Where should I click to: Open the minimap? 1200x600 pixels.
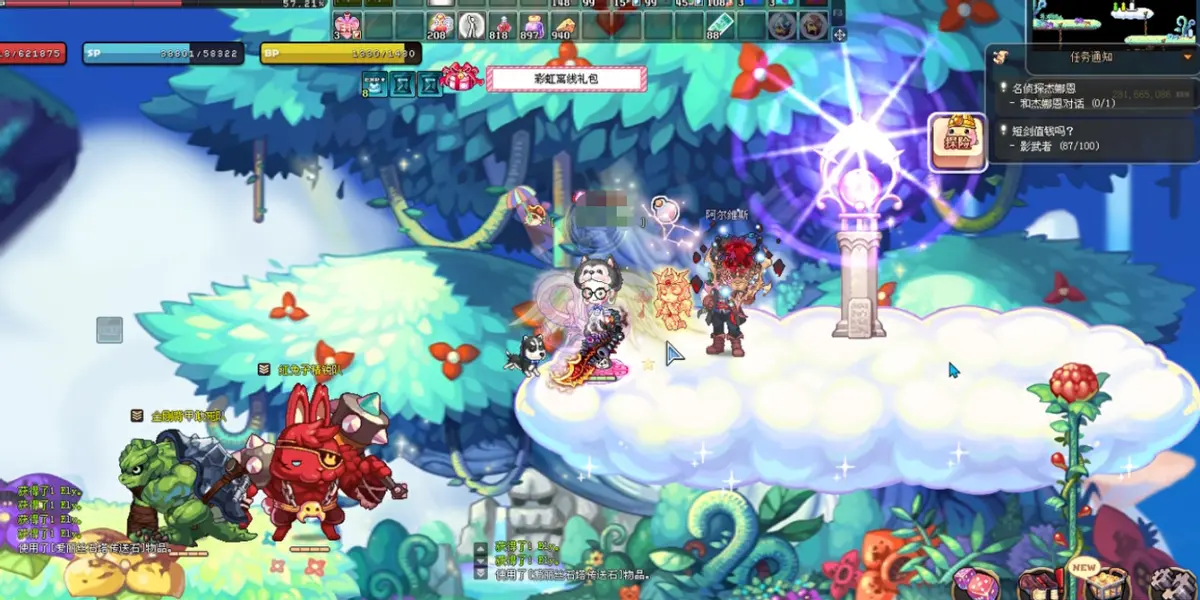coord(1114,21)
